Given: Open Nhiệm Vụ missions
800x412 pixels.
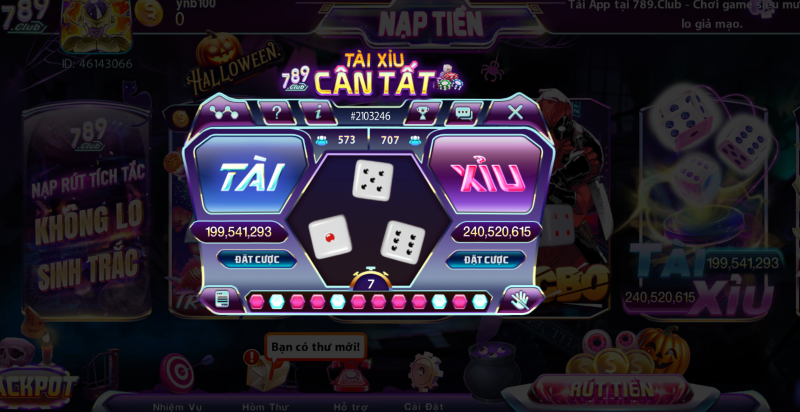Looking at the screenshot, I should pos(178,377).
